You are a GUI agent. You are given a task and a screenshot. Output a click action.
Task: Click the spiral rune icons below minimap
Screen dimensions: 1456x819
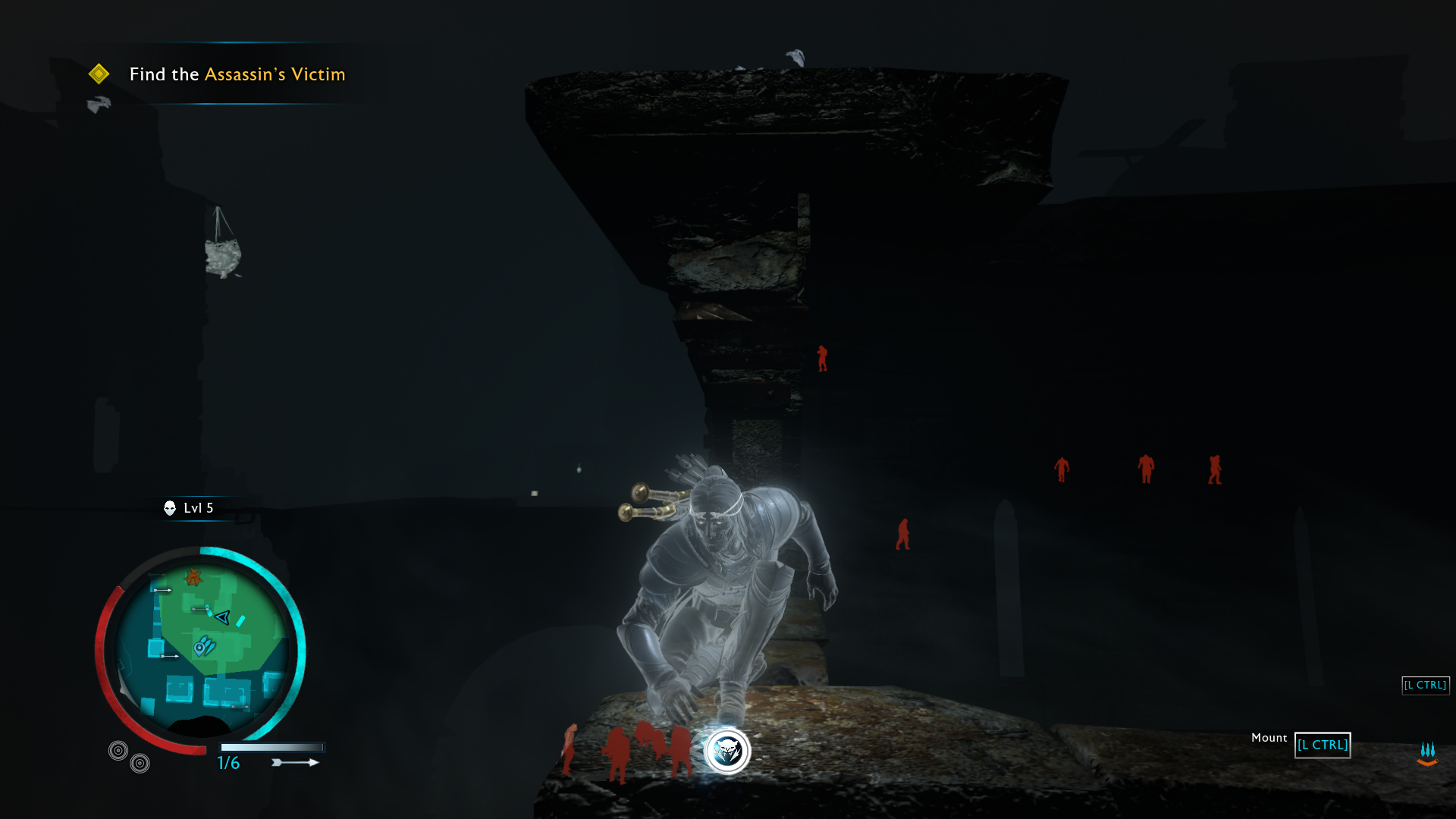[x=129, y=757]
